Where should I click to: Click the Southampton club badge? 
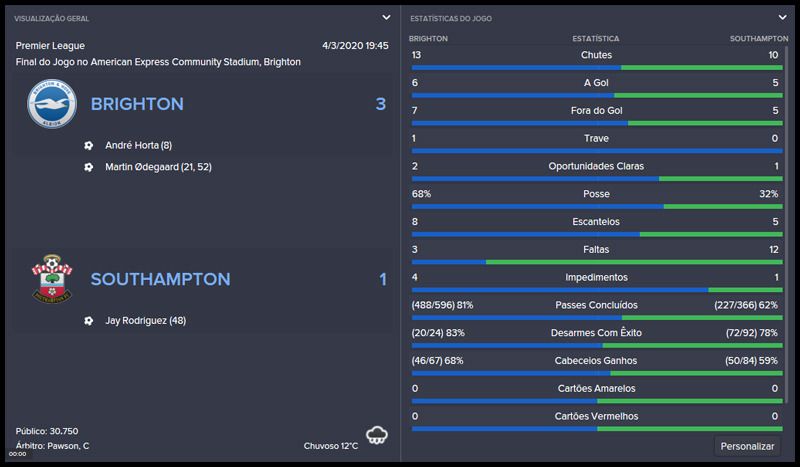tap(51, 279)
